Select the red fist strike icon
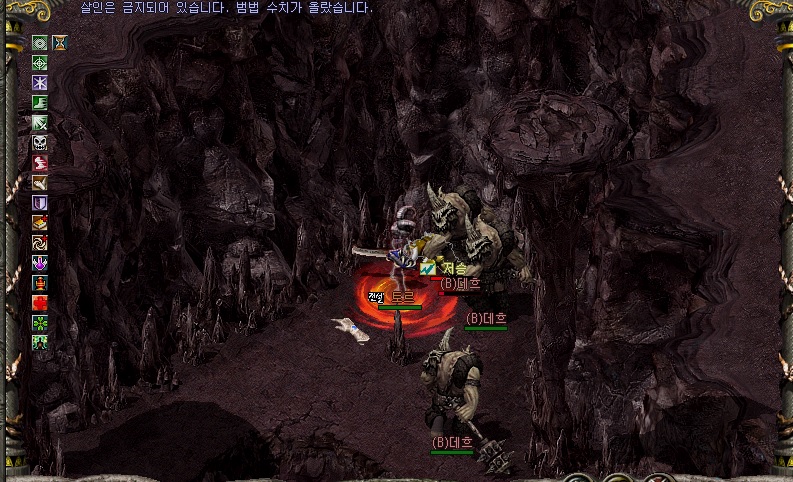793x482 pixels. pyautogui.click(x=40, y=163)
